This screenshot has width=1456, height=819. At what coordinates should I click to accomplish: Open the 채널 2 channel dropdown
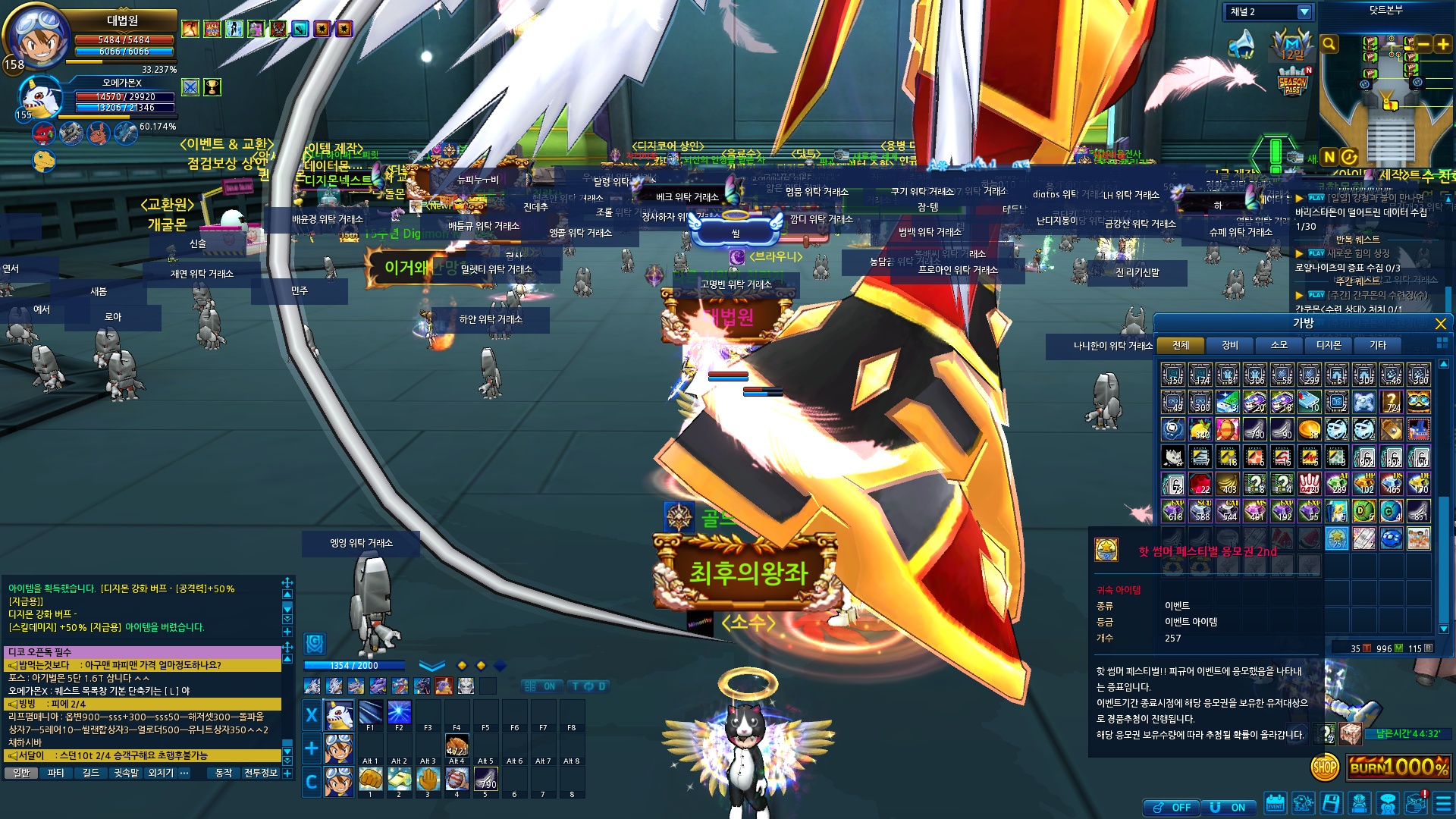click(x=1304, y=12)
